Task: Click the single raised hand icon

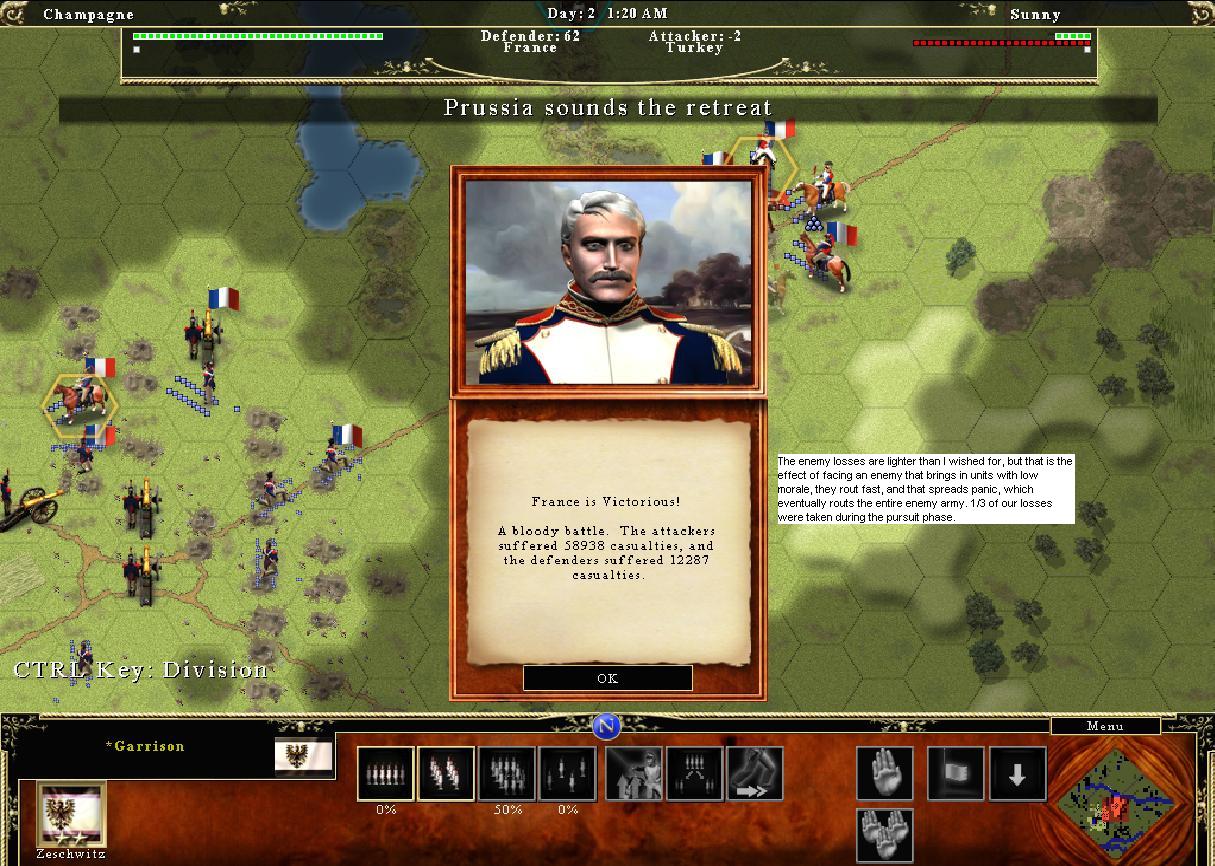Action: [885, 774]
